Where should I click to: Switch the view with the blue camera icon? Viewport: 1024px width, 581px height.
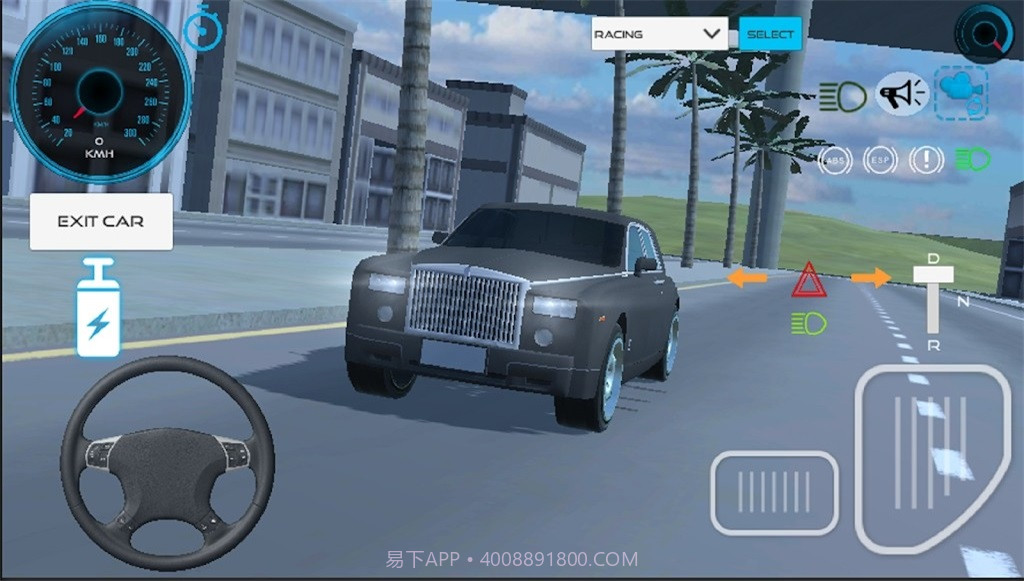click(960, 93)
